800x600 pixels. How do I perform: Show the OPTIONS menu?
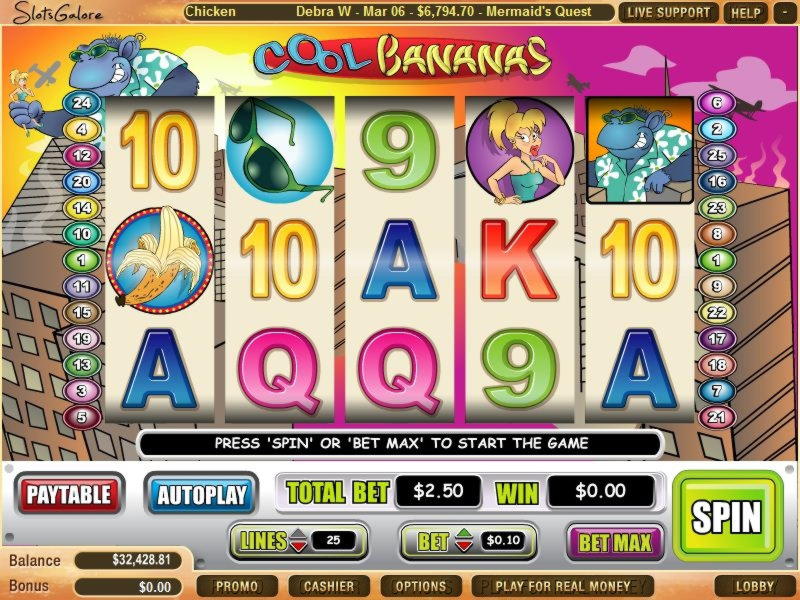421,586
